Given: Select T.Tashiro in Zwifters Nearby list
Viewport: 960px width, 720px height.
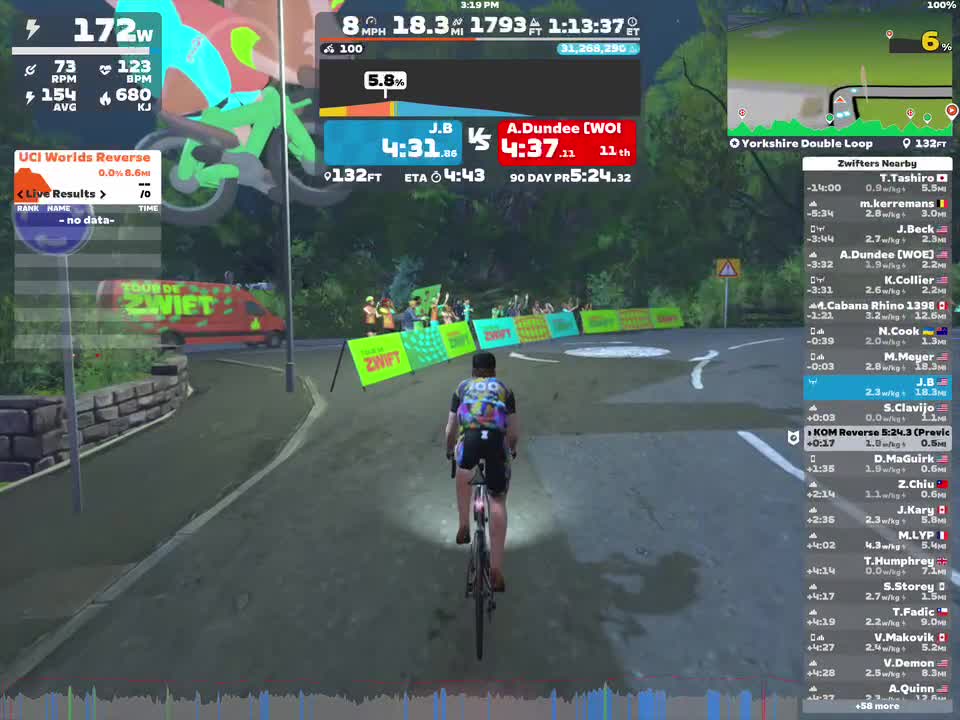Looking at the screenshot, I should pyautogui.click(x=877, y=183).
